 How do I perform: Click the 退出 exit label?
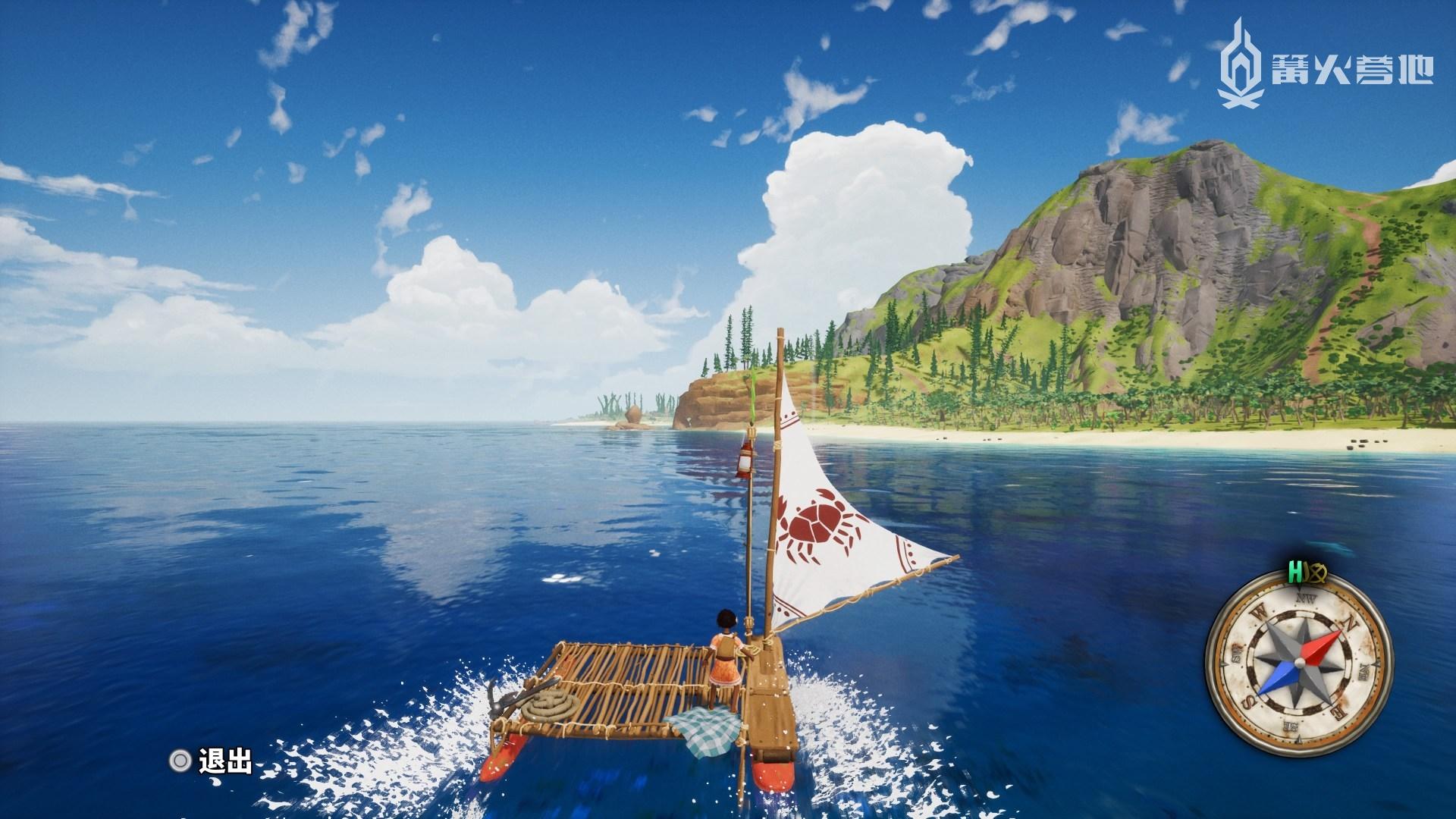(225, 761)
